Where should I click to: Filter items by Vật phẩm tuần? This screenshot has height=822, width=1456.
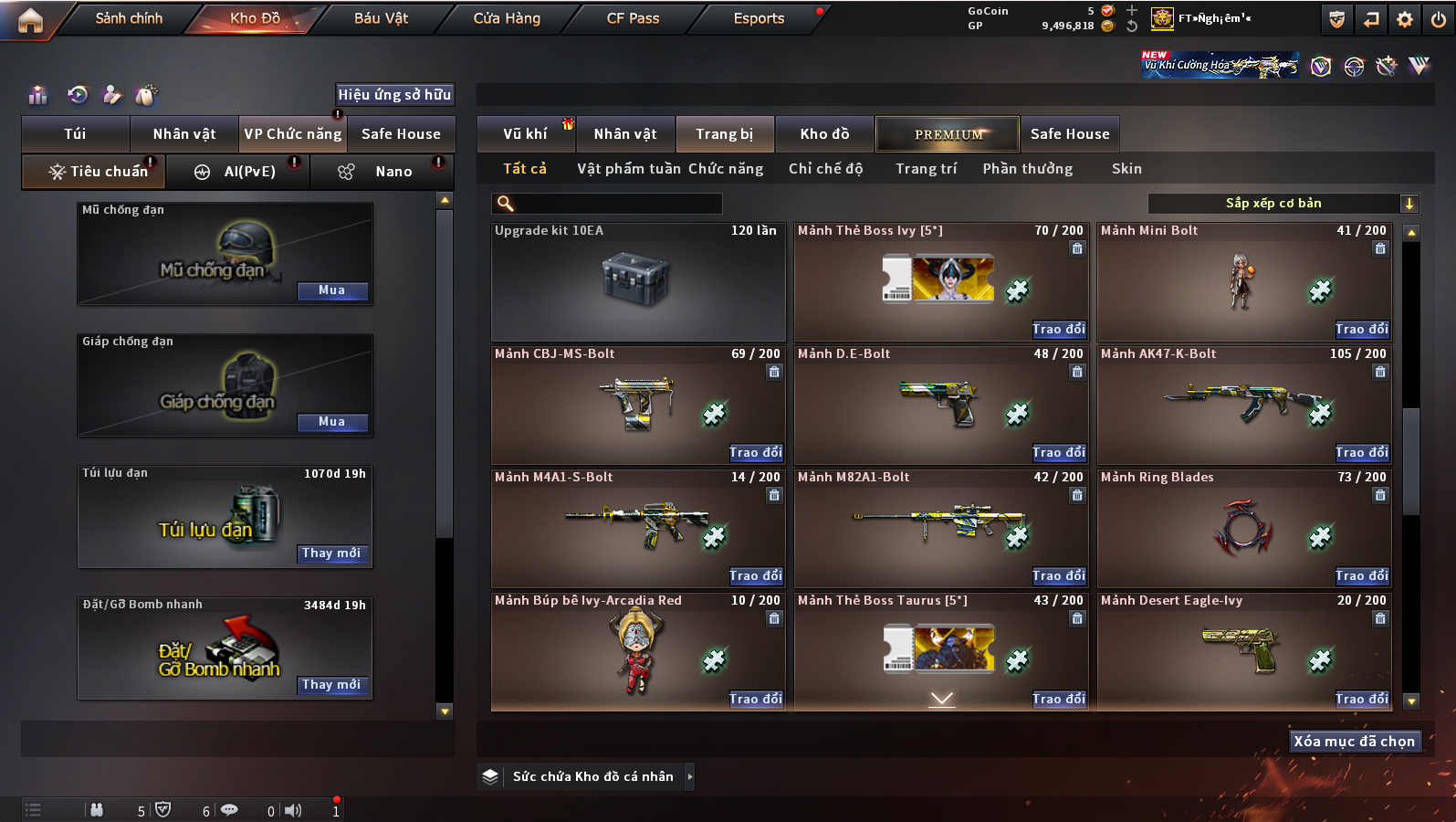629,169
